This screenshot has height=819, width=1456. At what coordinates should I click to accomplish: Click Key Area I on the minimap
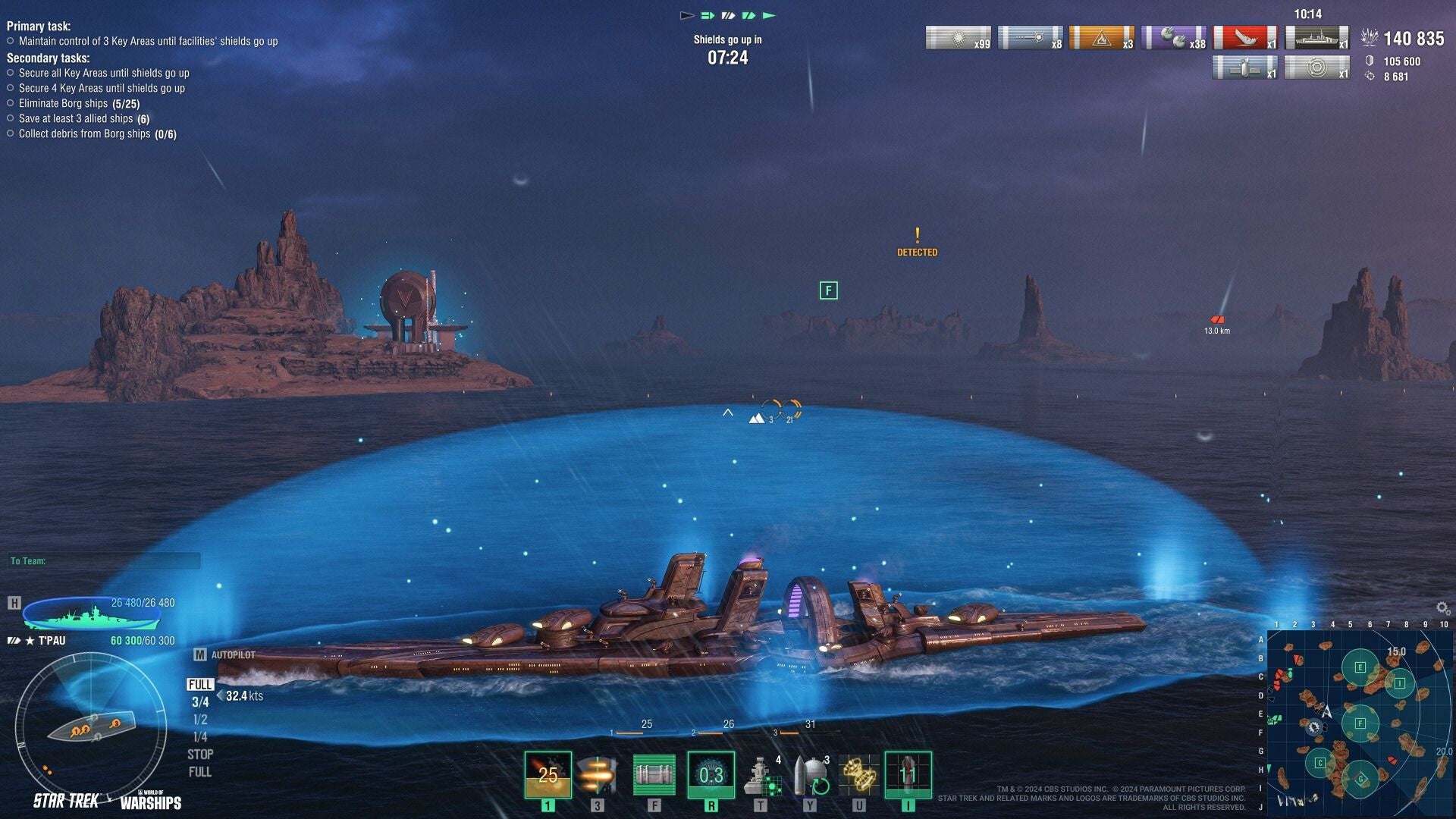pyautogui.click(x=1399, y=683)
